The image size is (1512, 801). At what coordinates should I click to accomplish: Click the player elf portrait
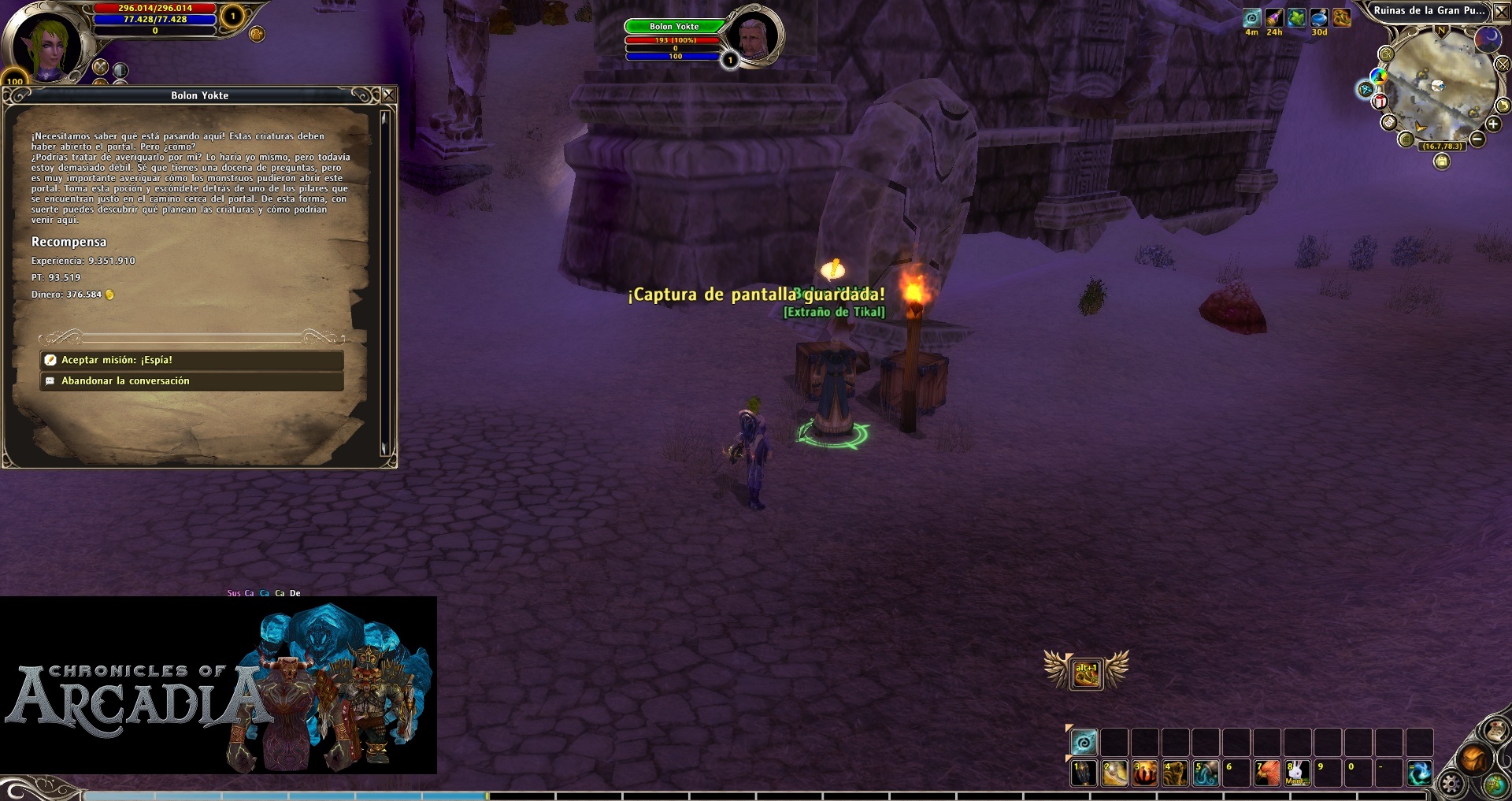46,43
